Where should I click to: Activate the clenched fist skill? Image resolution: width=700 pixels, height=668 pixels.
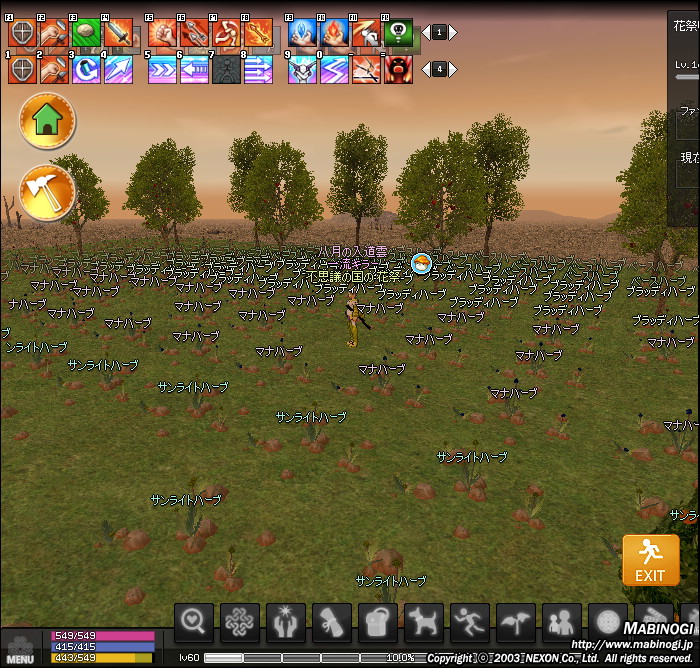[x=162, y=33]
